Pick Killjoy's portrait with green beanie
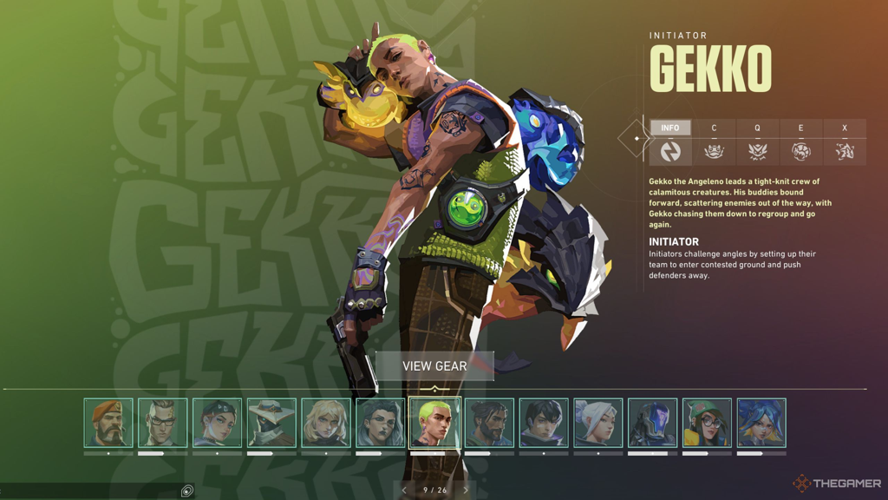 coord(707,422)
